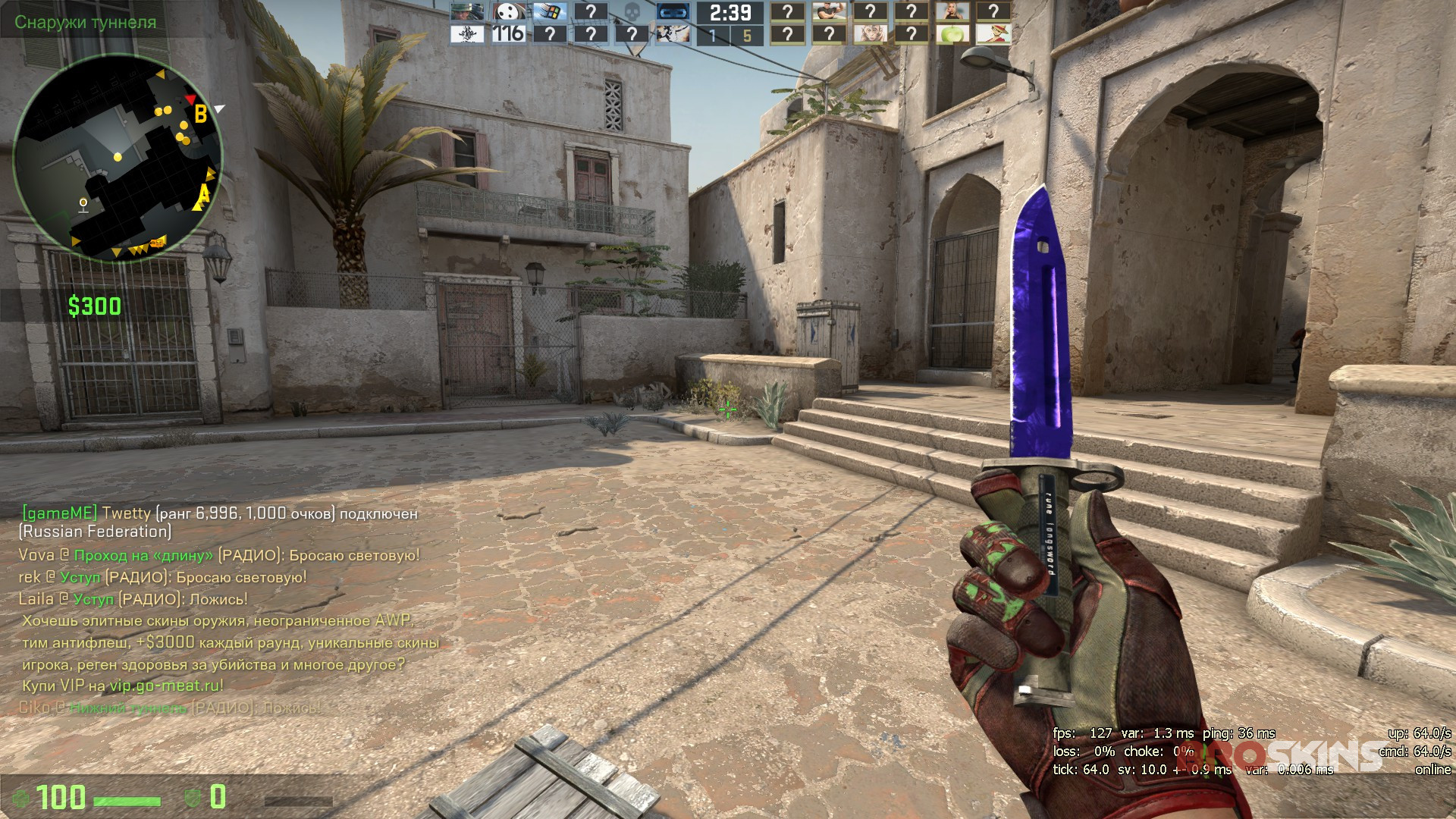
Task: Select the straw hat anime avatar
Action: [993, 34]
